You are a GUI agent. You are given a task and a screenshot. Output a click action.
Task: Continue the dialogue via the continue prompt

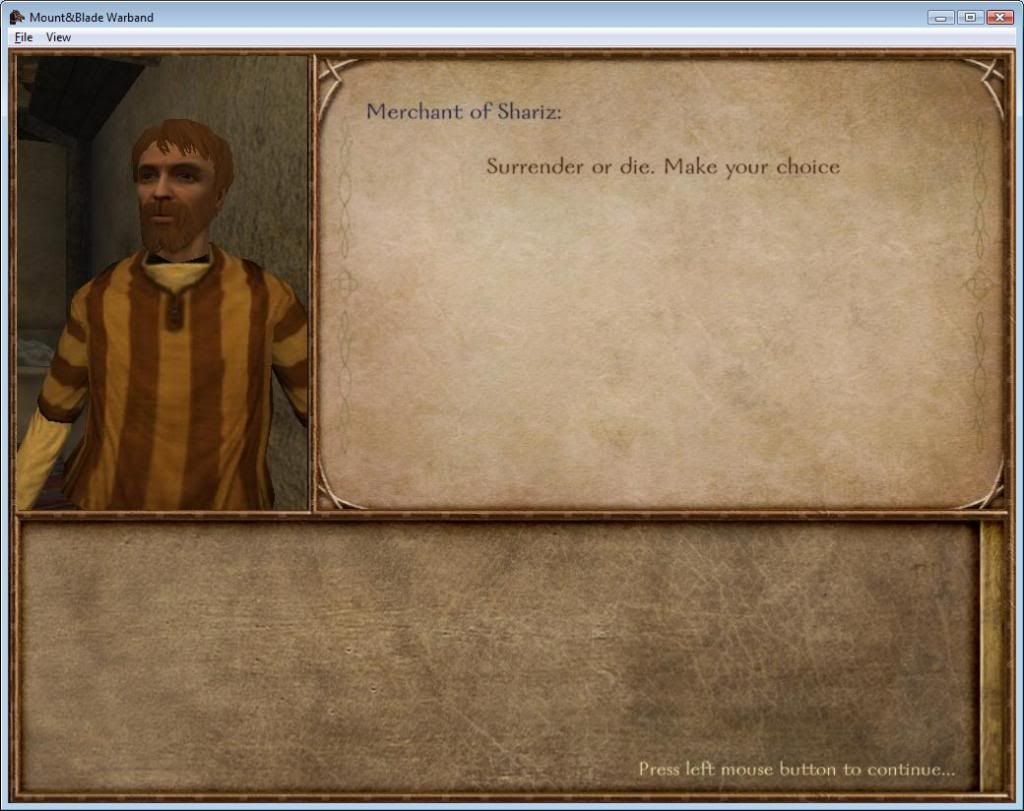click(x=796, y=769)
